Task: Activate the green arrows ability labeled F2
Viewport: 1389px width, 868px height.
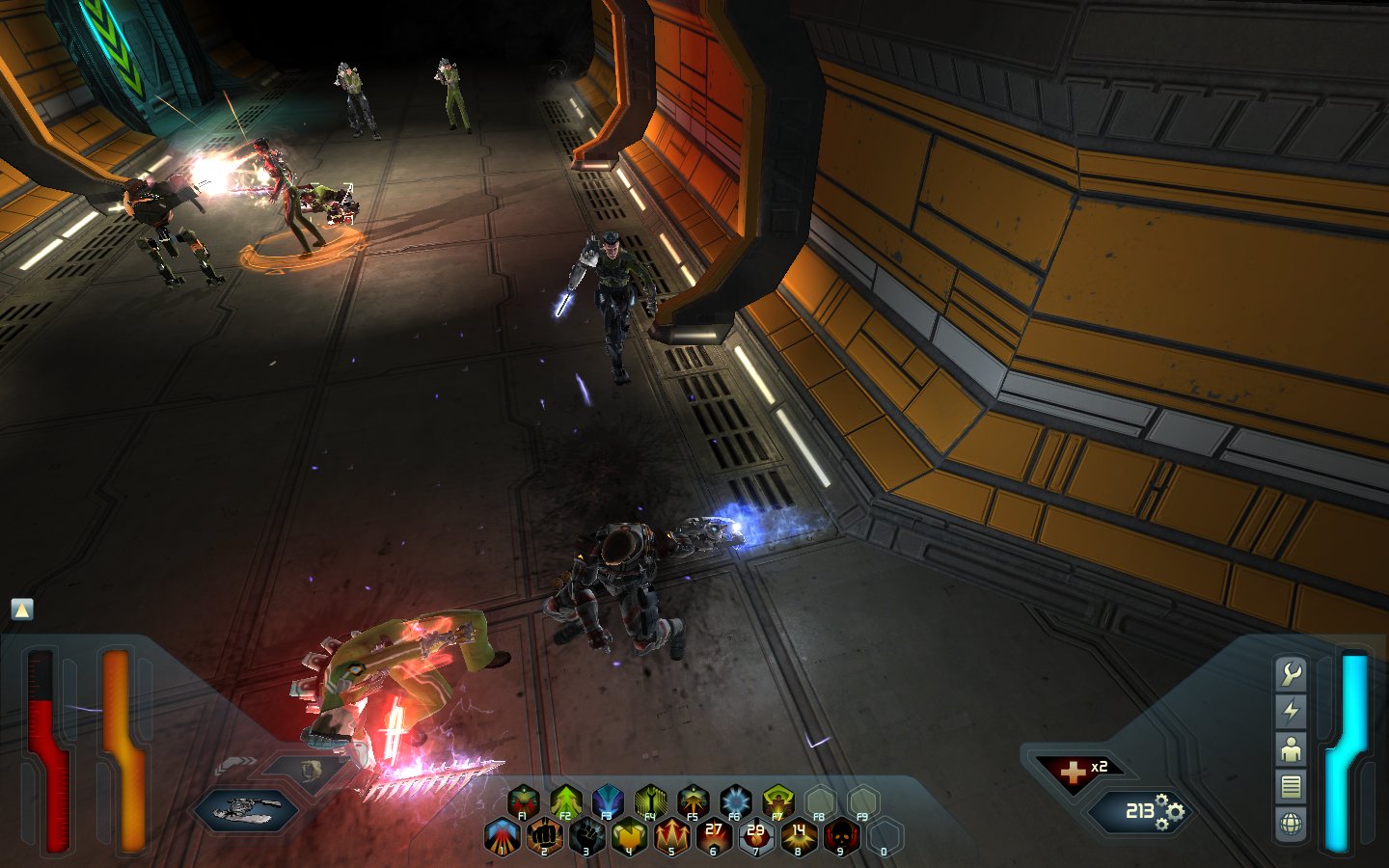Action: [x=565, y=800]
